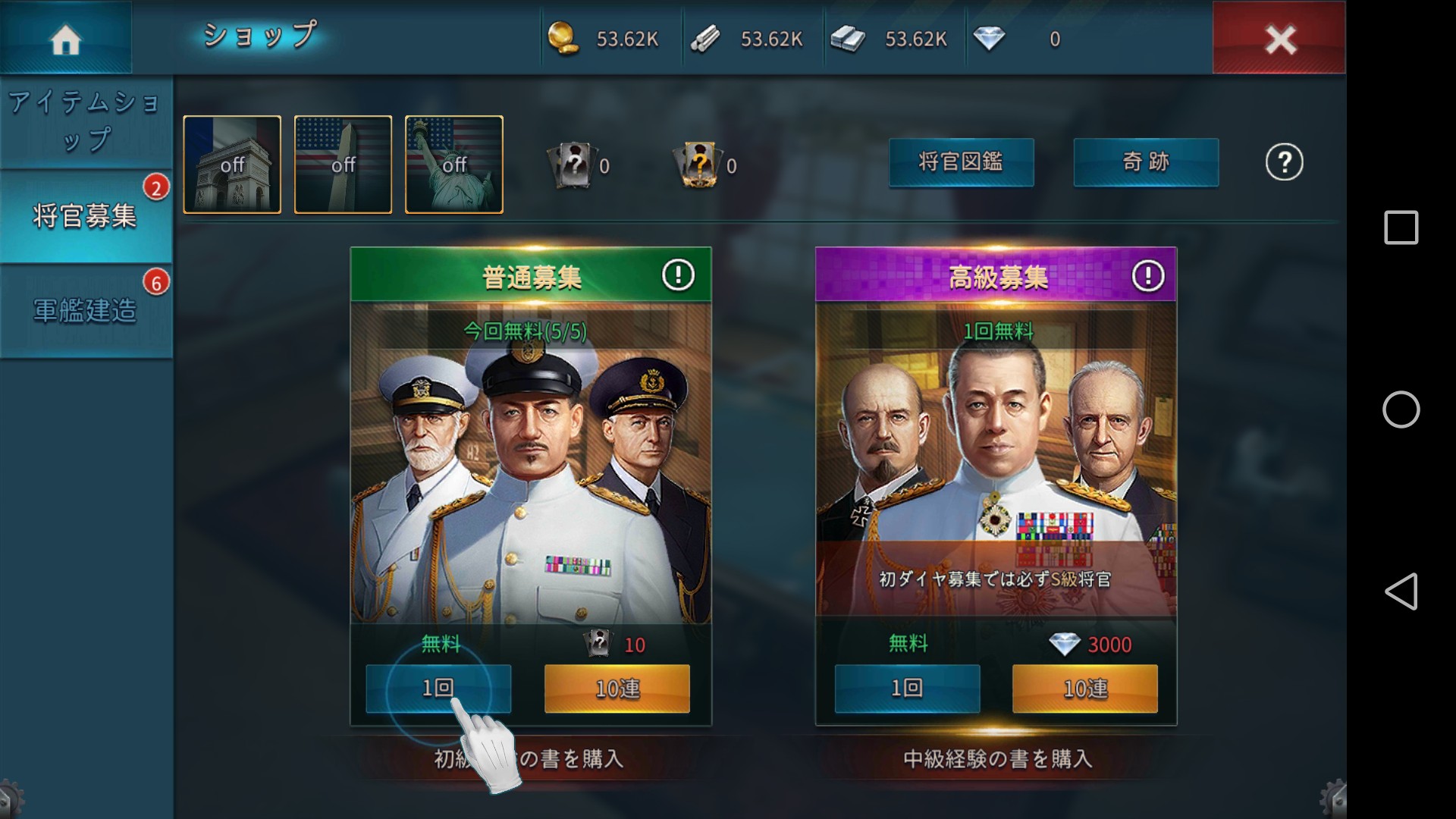Do a 10連 draw in 普通募集
Viewport: 1456px width, 819px height.
click(617, 689)
